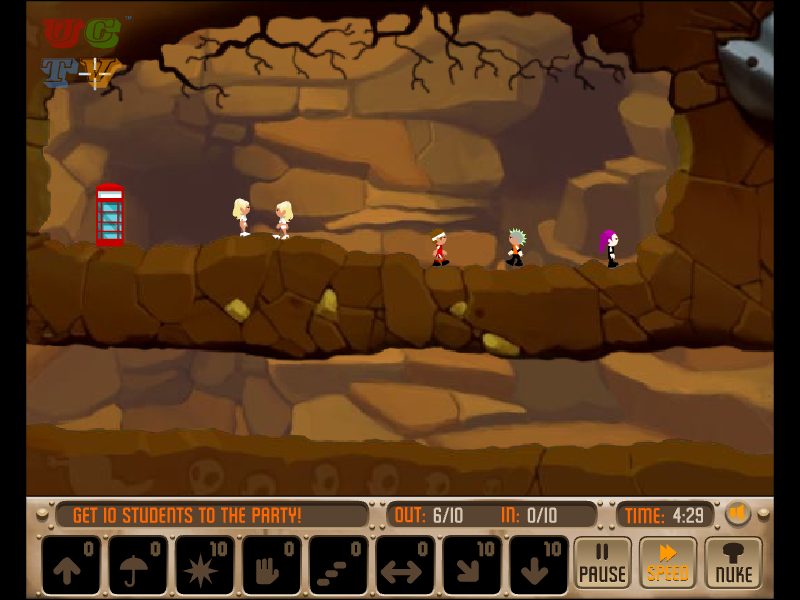Select the raised-hand blocker skill

pyautogui.click(x=272, y=565)
